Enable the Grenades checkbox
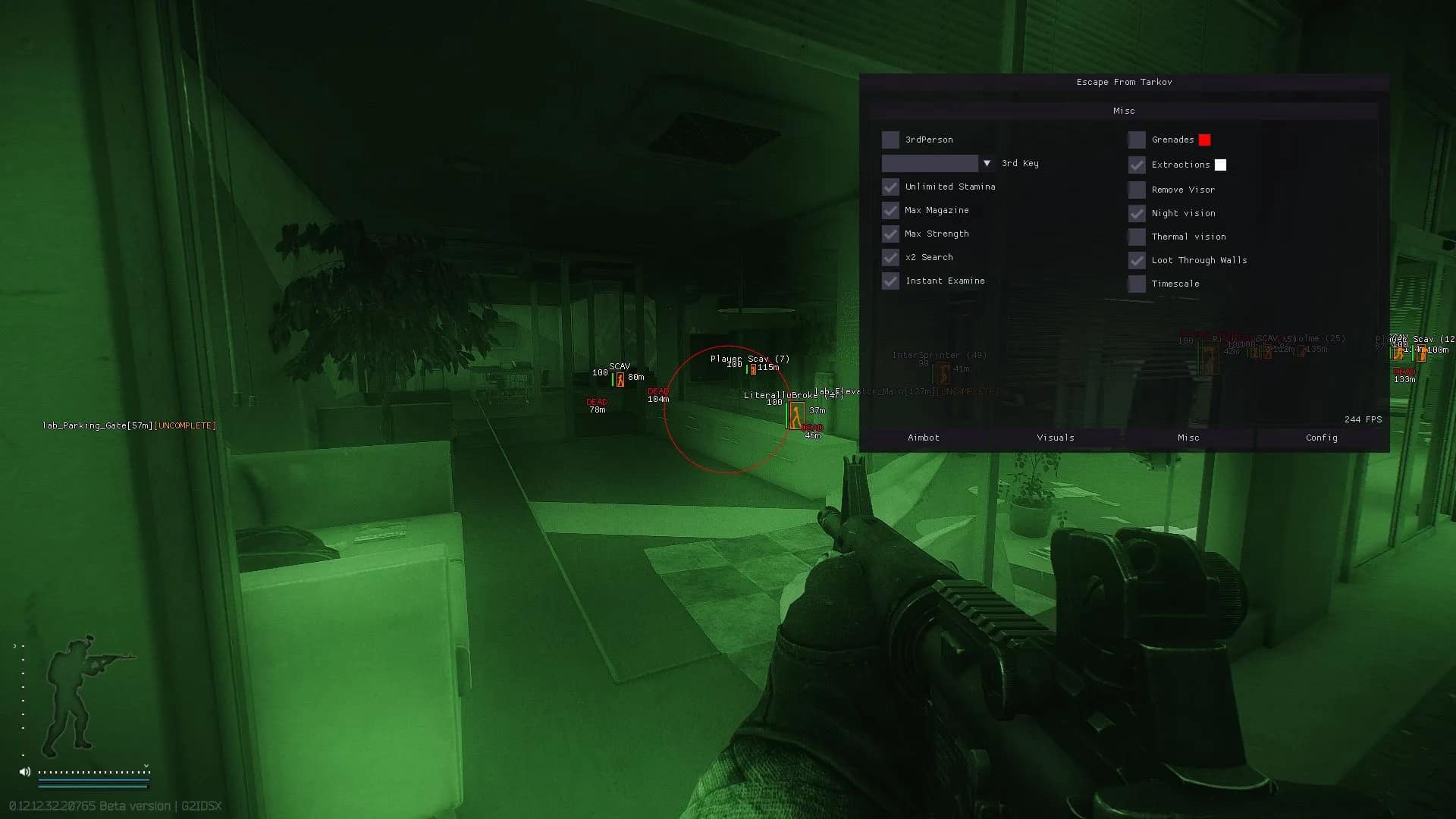Screen dimensions: 1456x819 click(1137, 140)
